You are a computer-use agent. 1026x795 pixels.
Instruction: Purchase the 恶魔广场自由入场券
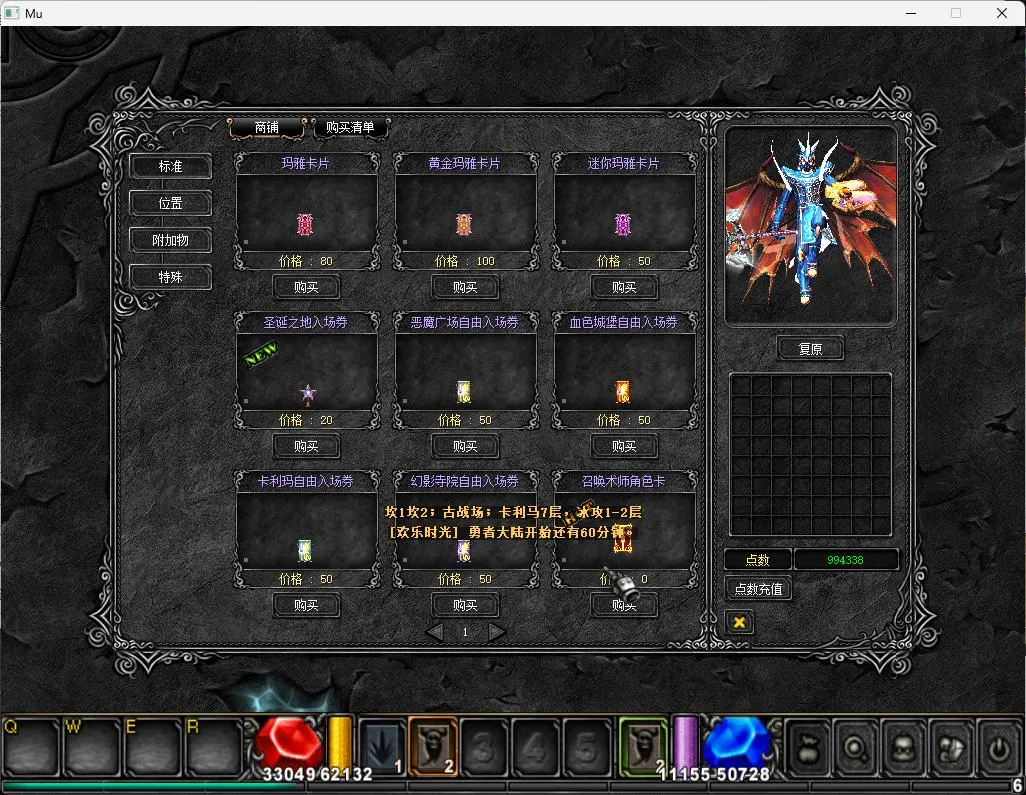(465, 446)
